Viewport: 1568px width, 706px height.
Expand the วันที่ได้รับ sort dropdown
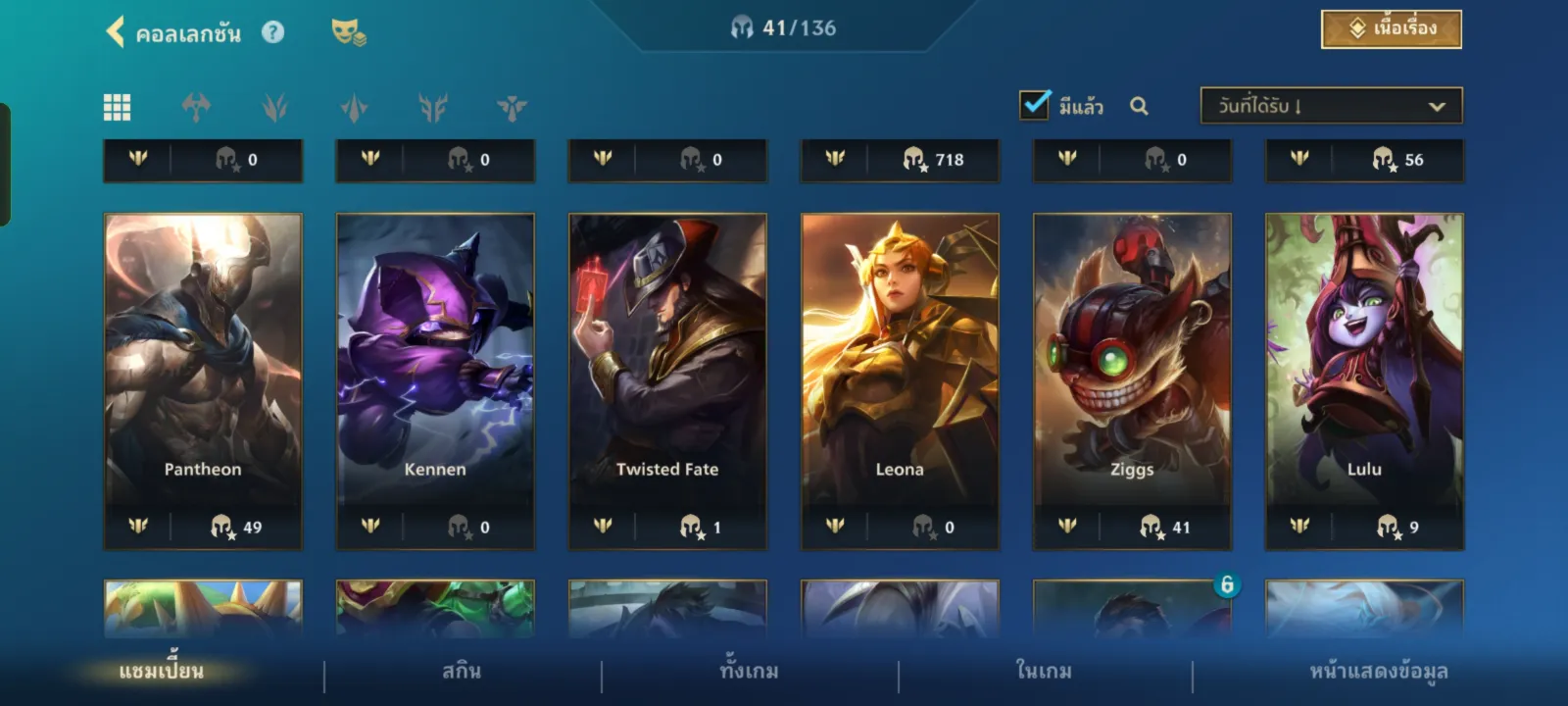point(1331,106)
